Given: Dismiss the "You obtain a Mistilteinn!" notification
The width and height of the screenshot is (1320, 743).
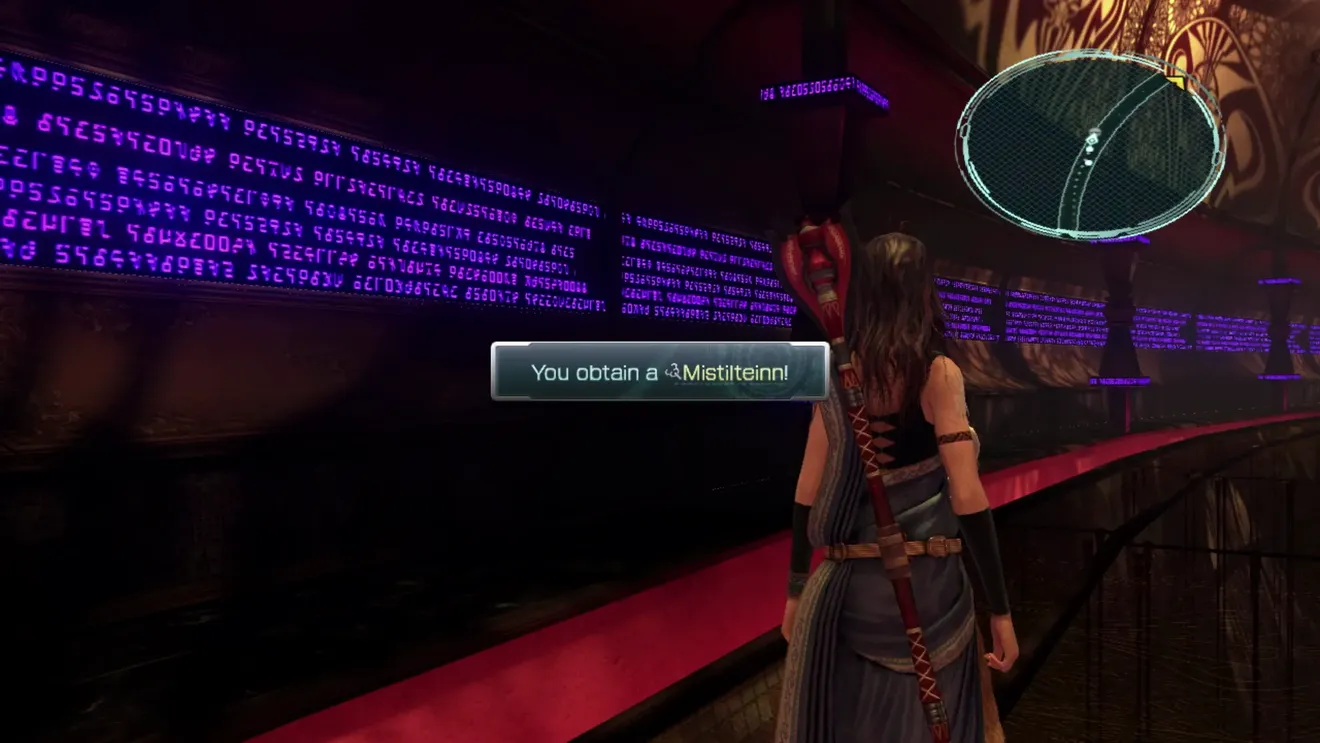Looking at the screenshot, I should [660, 372].
